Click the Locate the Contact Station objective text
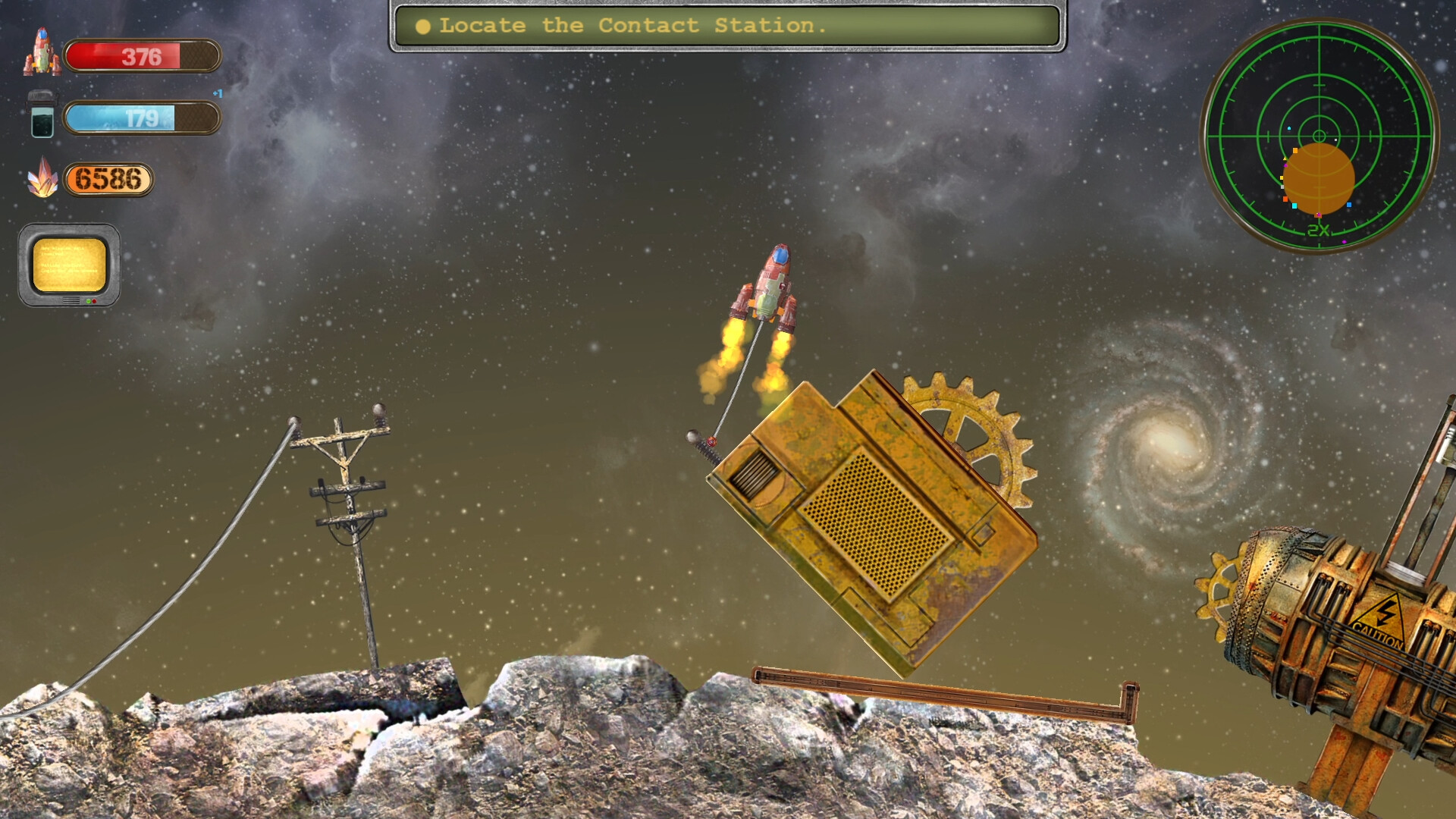This screenshot has width=1456, height=819. [633, 27]
